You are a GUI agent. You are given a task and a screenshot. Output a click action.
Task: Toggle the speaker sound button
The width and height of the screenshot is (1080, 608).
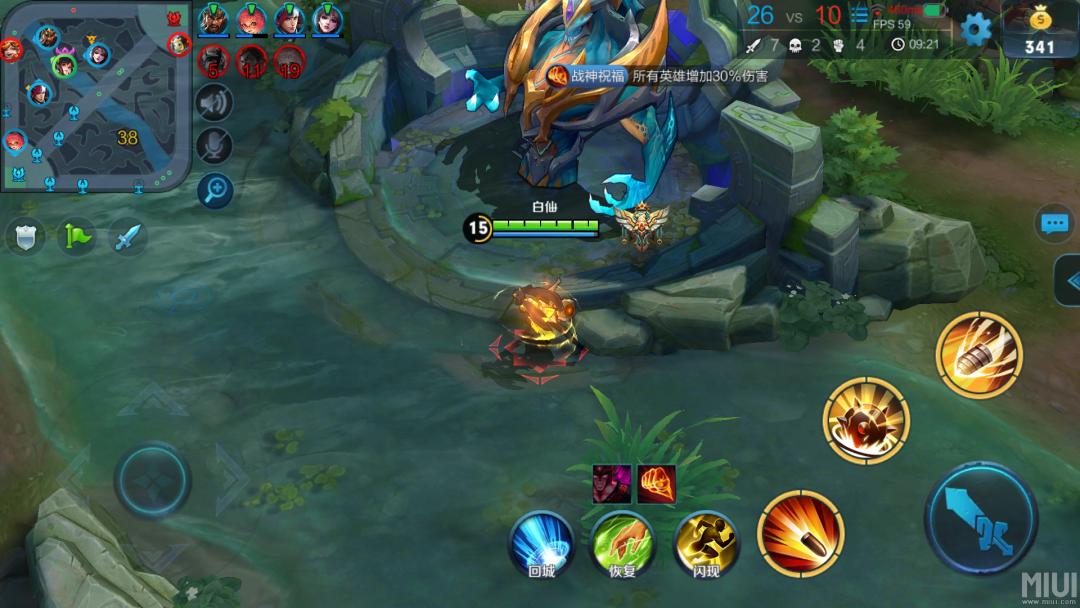pos(214,102)
